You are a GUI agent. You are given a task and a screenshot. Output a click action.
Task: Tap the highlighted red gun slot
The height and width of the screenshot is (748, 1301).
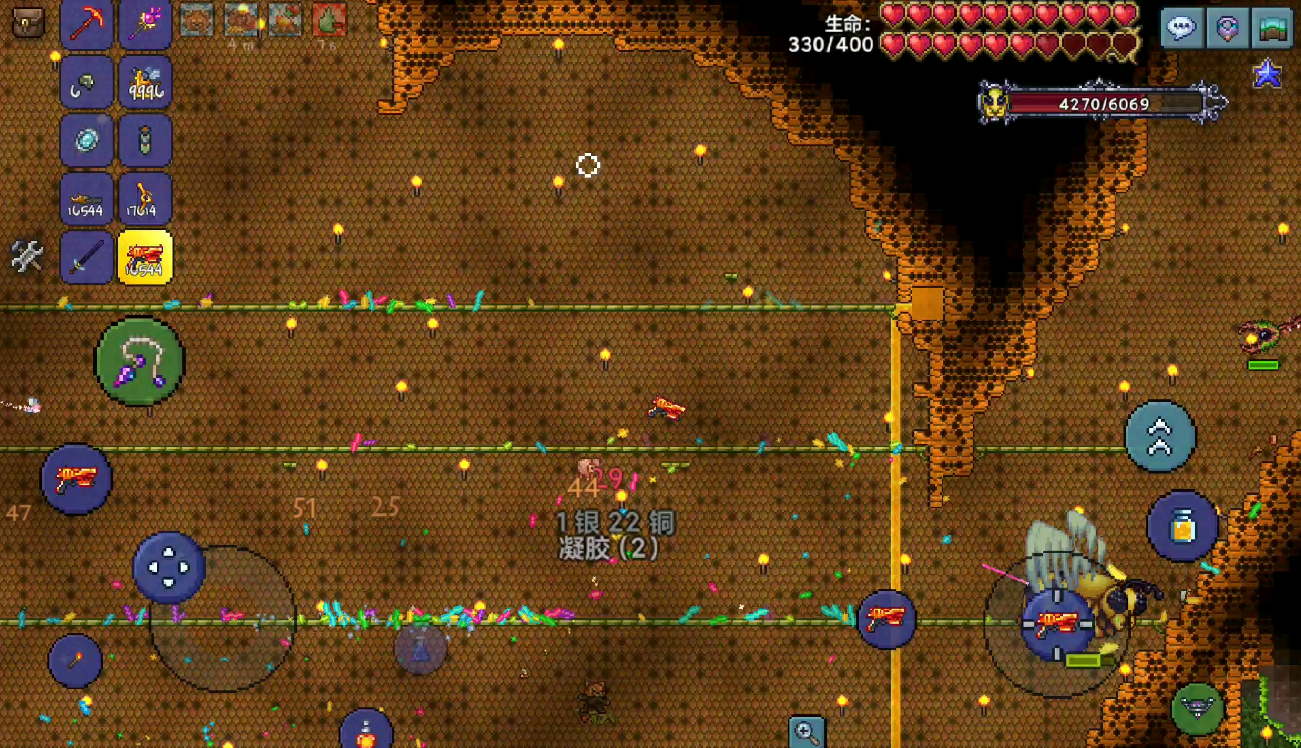click(146, 257)
